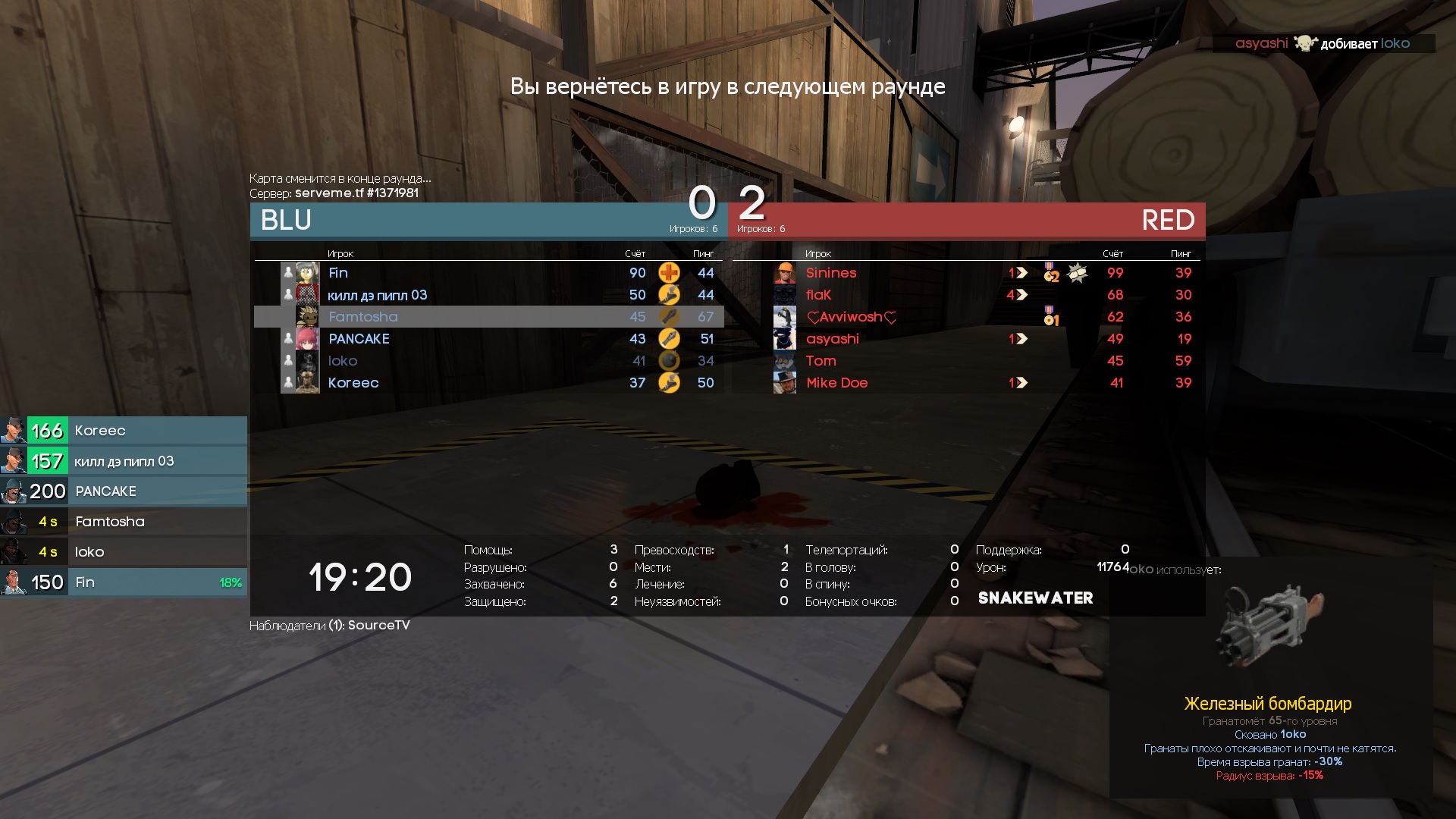Choose the highlighted Famtosha scoreboard row
This screenshot has height=819, width=1456.
[x=363, y=317]
